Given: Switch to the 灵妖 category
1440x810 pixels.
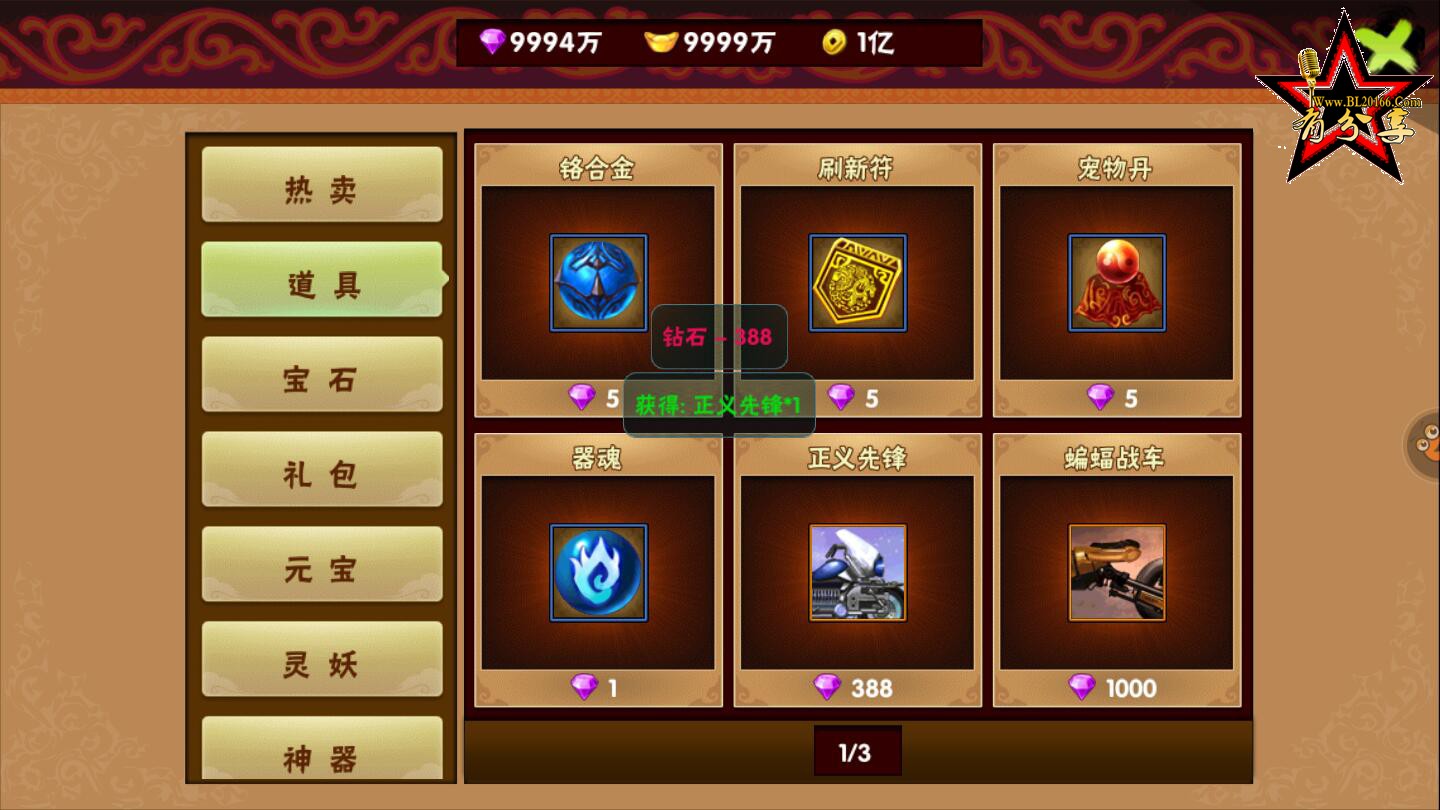Looking at the screenshot, I should (322, 659).
